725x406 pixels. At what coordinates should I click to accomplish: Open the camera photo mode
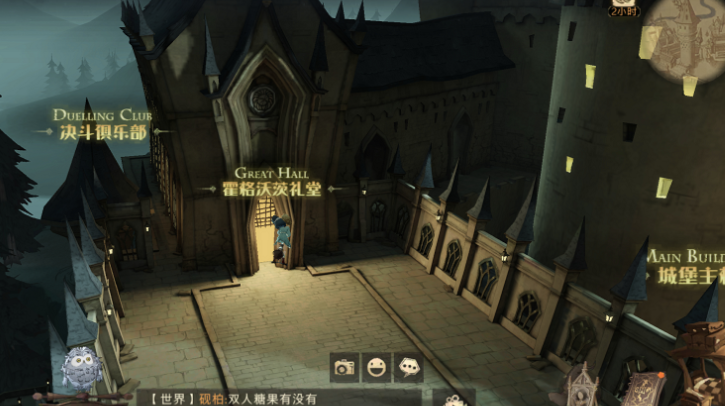tap(345, 367)
